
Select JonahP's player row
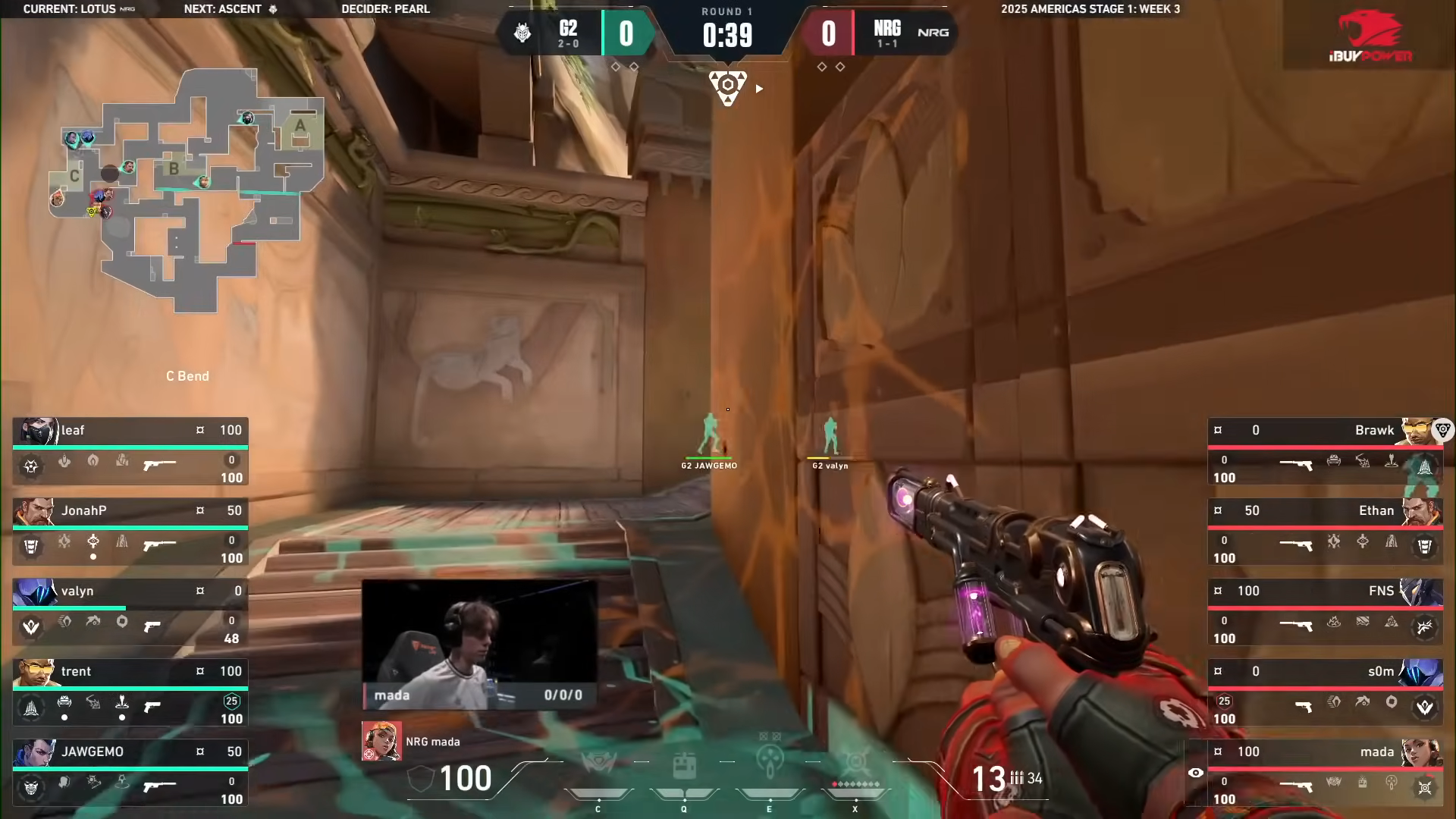pyautogui.click(x=130, y=532)
